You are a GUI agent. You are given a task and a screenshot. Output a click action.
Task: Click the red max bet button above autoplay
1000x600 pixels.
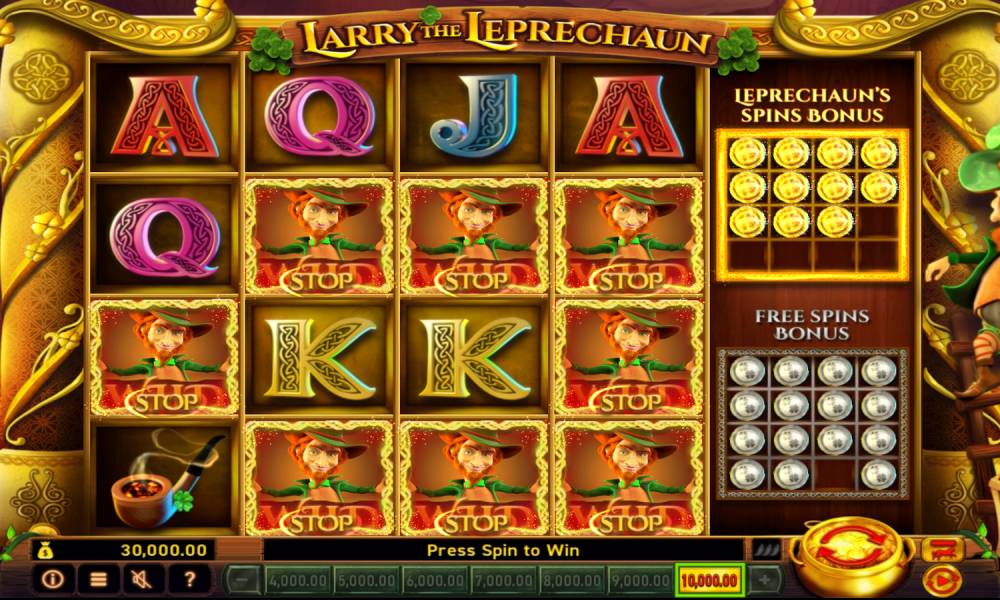coord(942,548)
